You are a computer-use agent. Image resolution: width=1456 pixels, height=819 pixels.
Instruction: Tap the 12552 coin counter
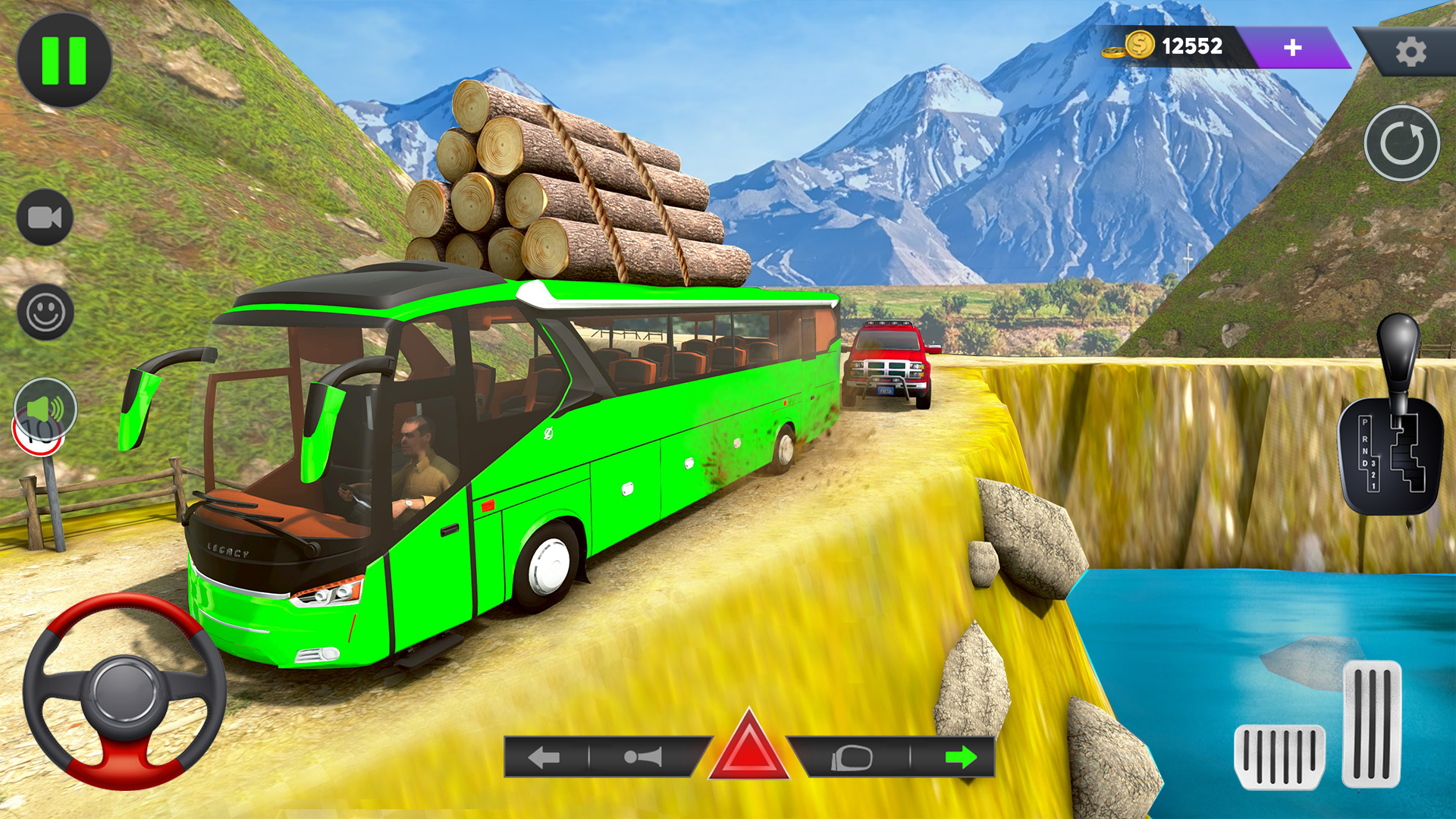click(1191, 47)
